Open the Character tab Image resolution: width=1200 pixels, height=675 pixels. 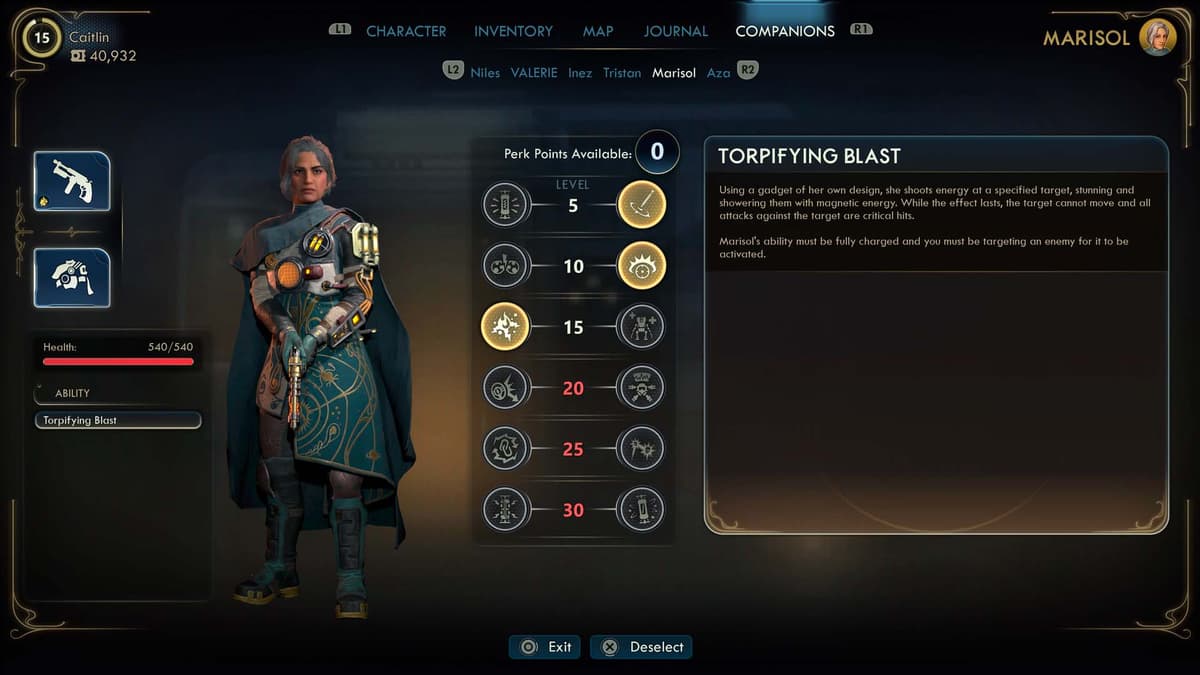(406, 31)
